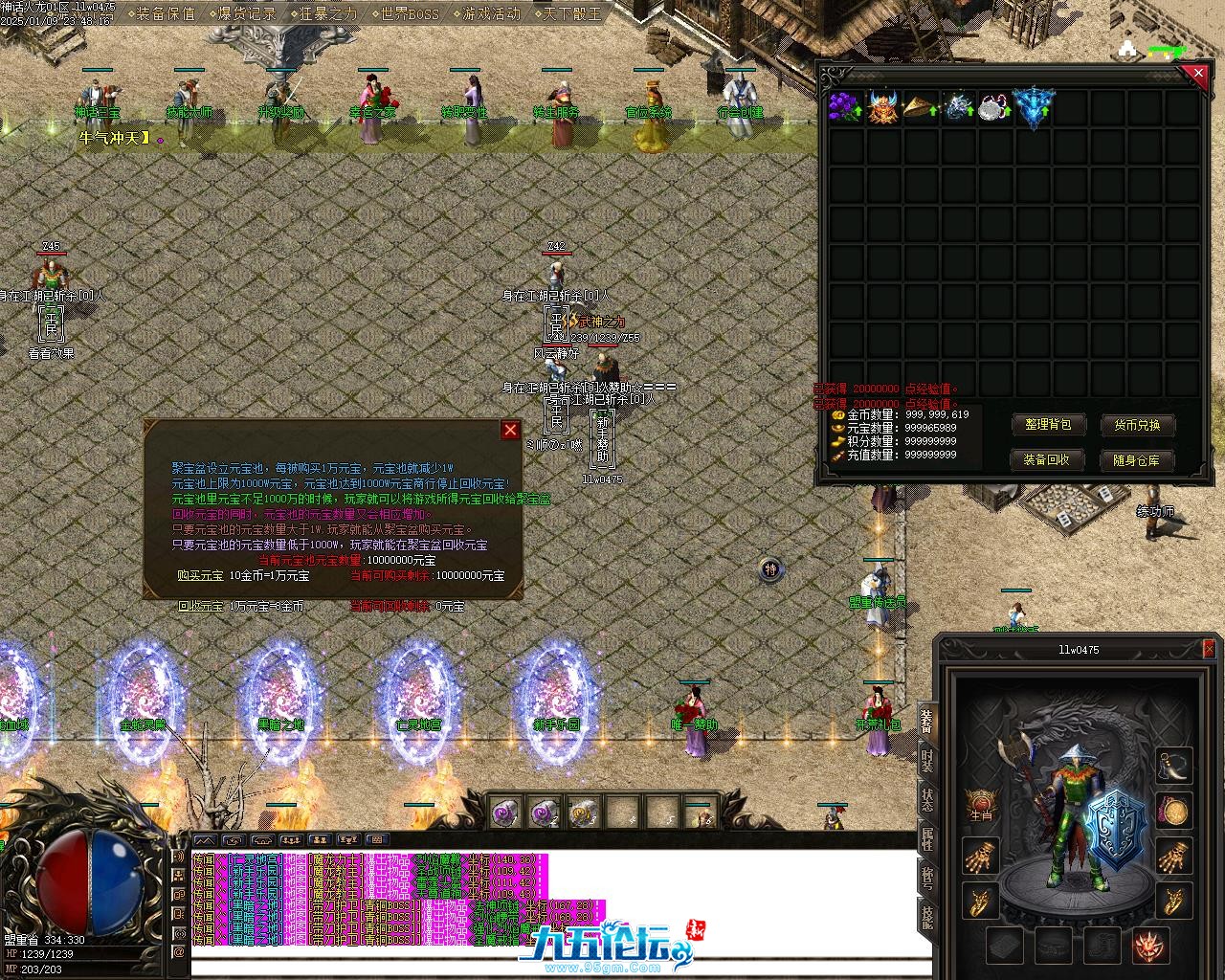Open the 随身仓库 portable warehouse
This screenshot has width=1225, height=980.
click(1136, 460)
